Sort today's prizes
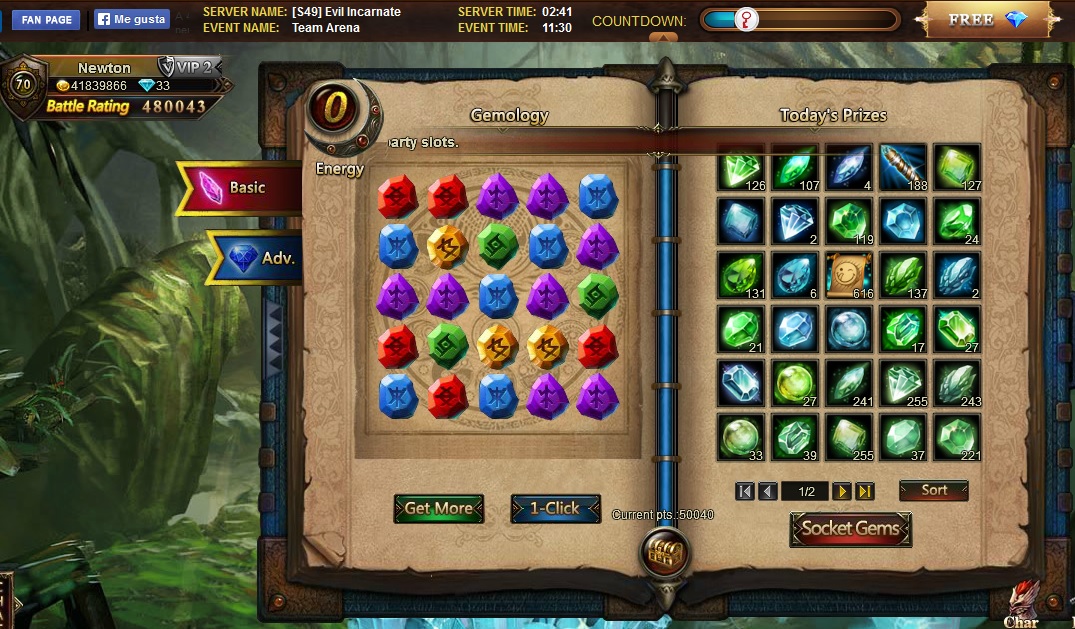 933,491
